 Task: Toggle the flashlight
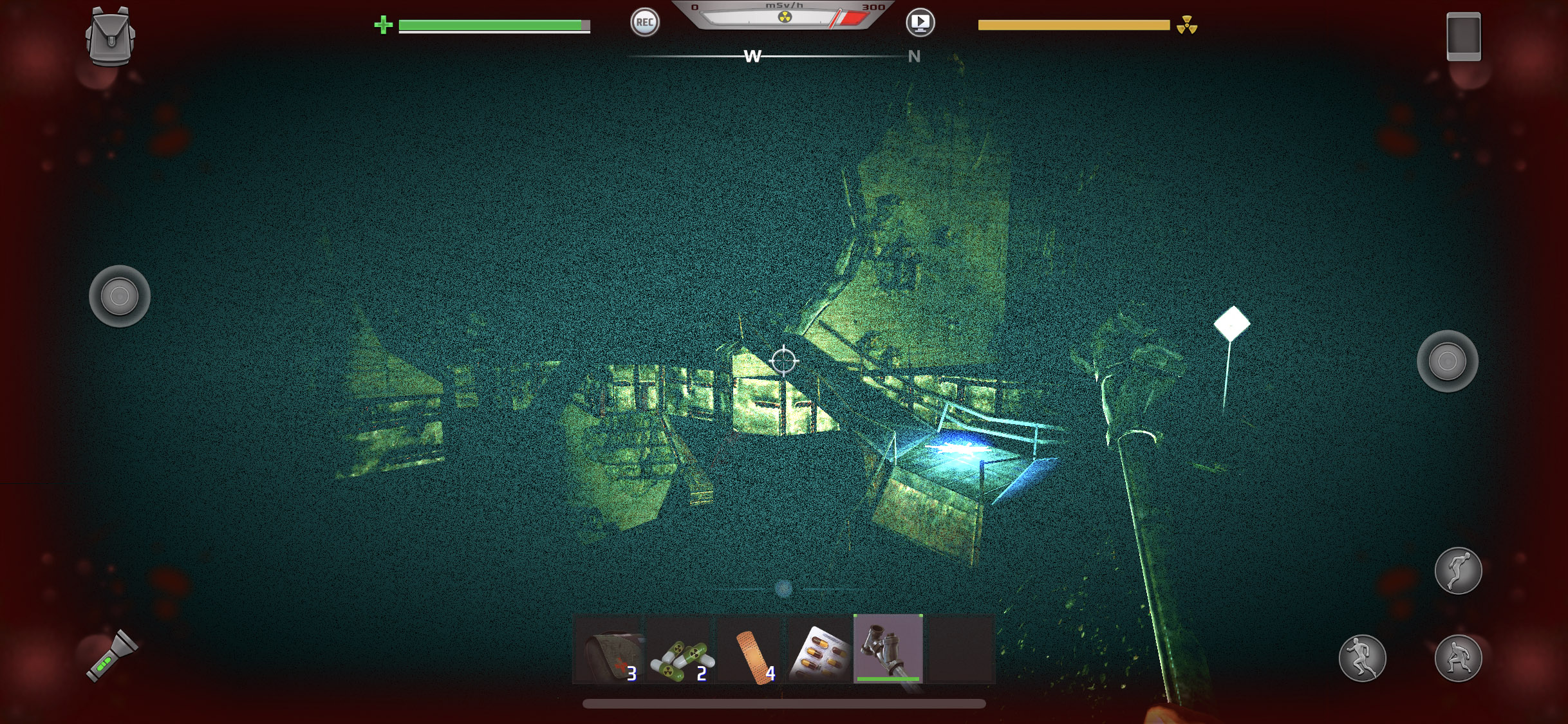[x=112, y=656]
